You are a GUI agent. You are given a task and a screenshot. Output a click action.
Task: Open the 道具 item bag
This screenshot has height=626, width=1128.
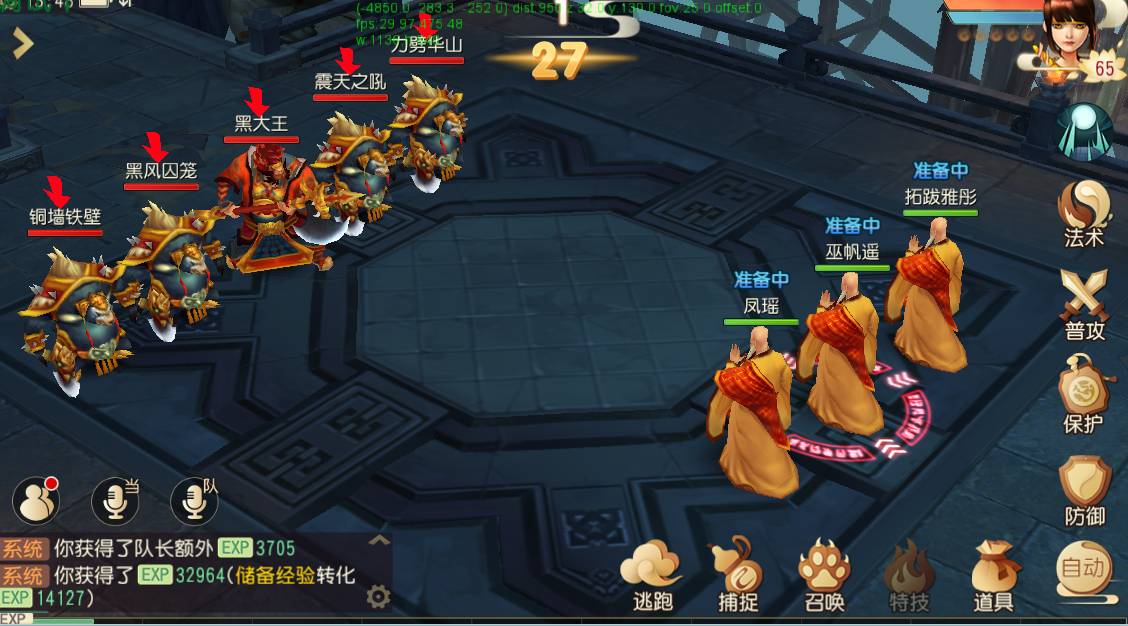pos(994,574)
